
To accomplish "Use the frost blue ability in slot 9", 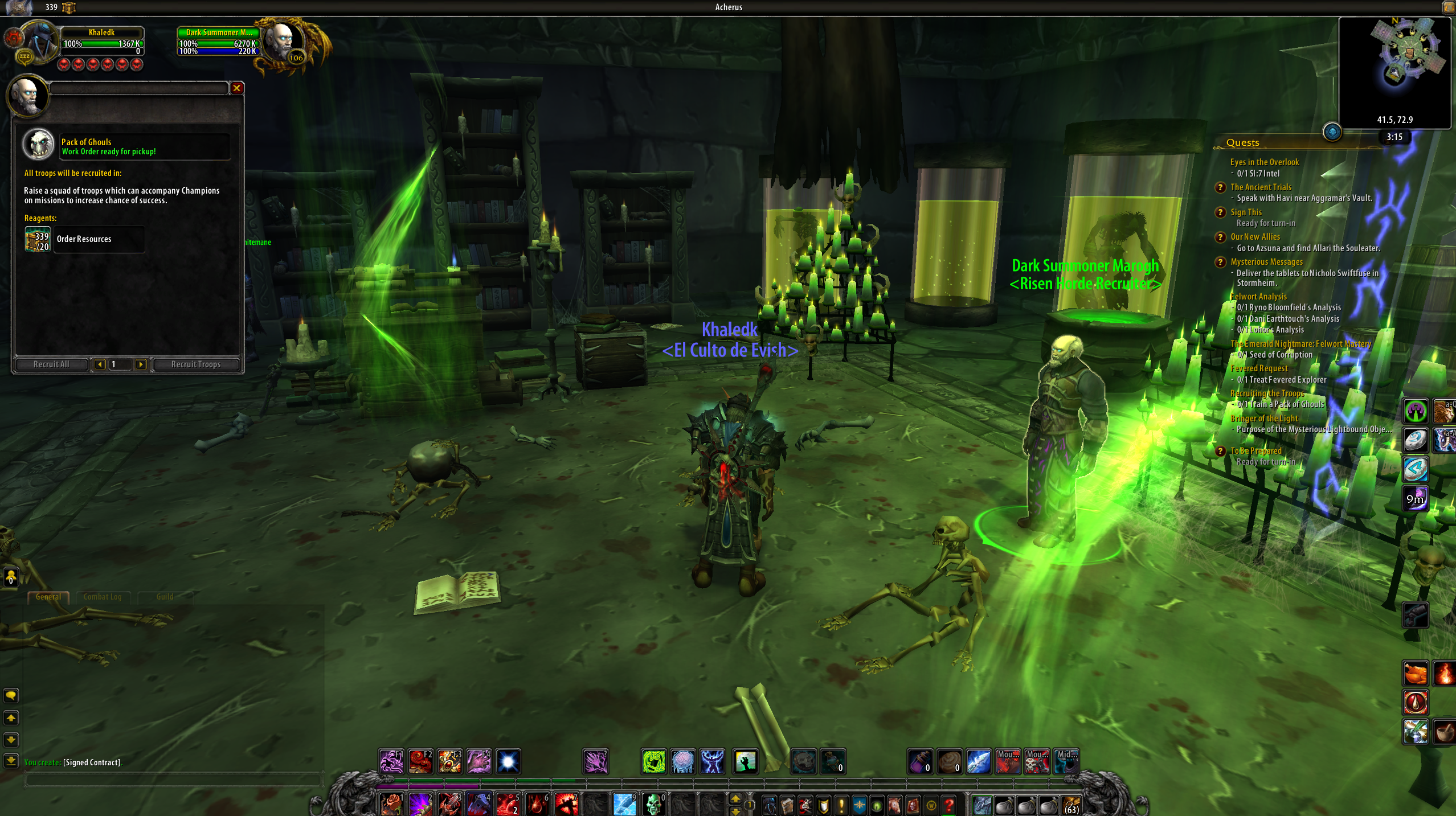I will tap(624, 805).
